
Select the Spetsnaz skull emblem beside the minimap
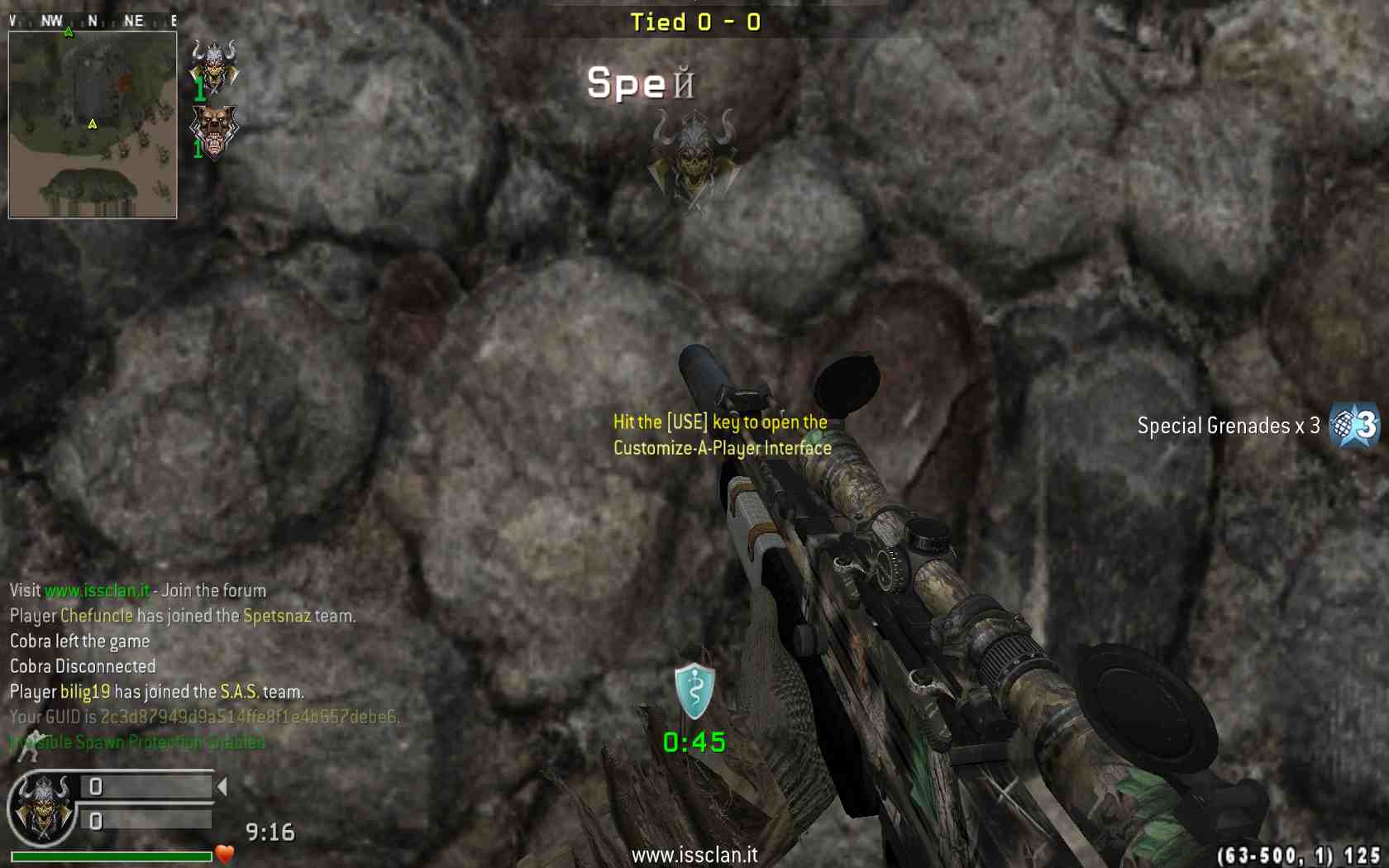[214, 64]
